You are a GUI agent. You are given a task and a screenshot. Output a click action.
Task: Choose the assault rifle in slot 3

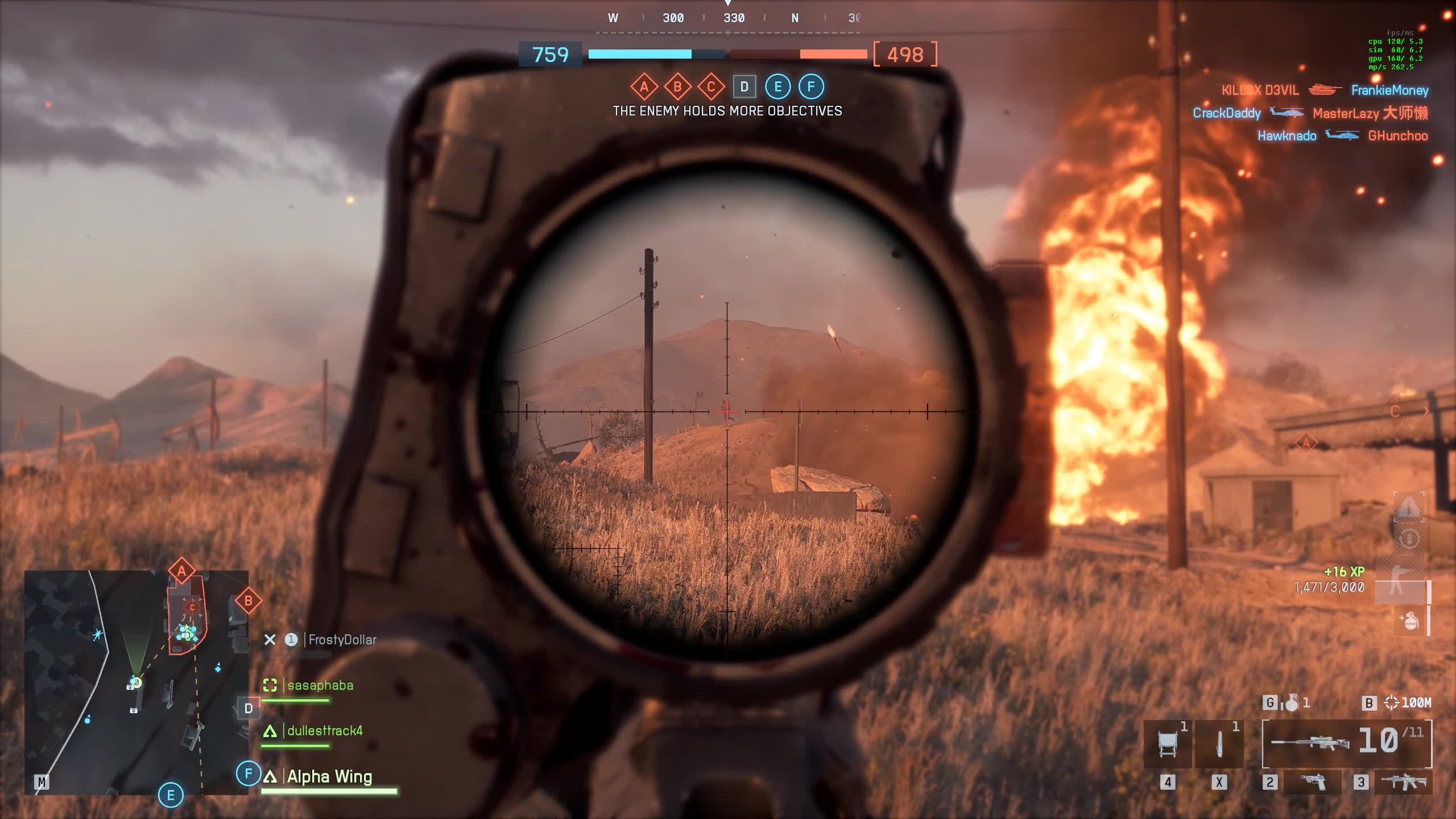pos(1404,782)
